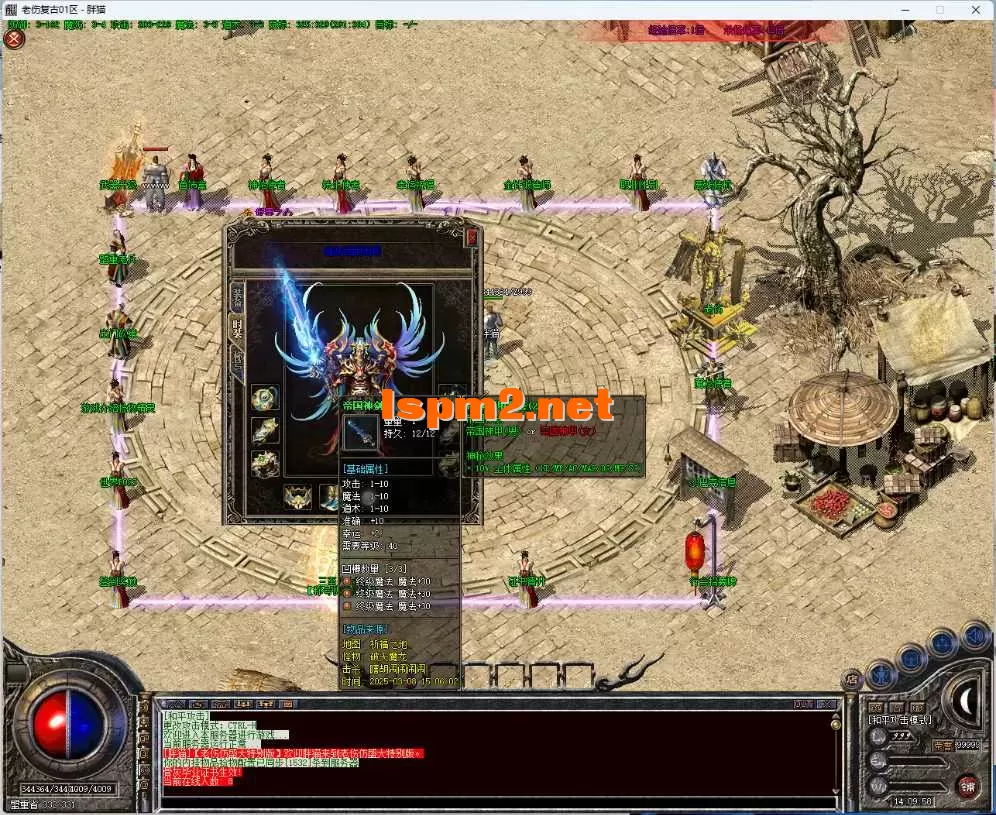
Task: Toggle the 和平攻击模式 attack mode label
Action: click(x=898, y=719)
